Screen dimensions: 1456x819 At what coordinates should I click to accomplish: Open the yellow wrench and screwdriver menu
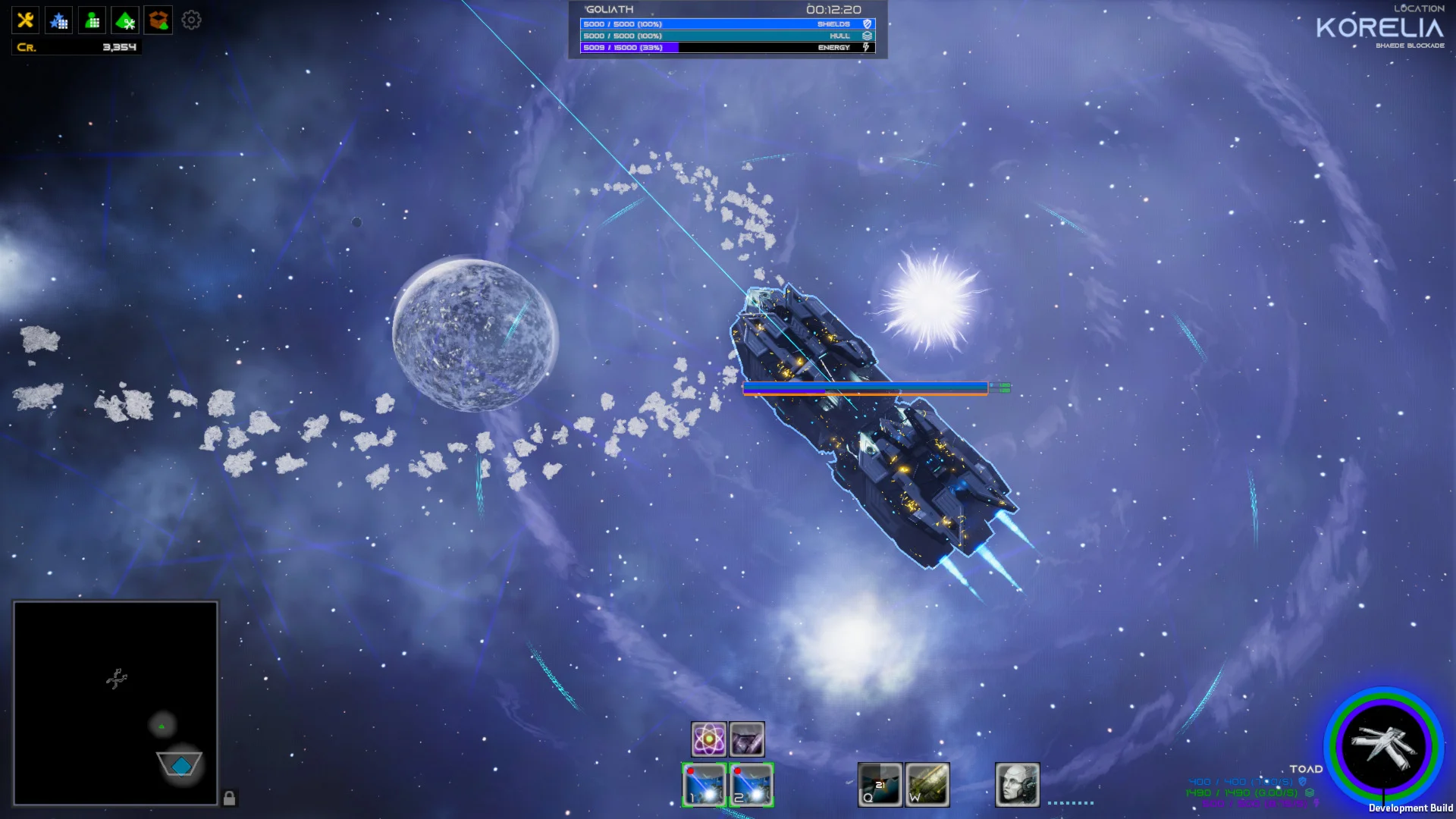(x=25, y=20)
